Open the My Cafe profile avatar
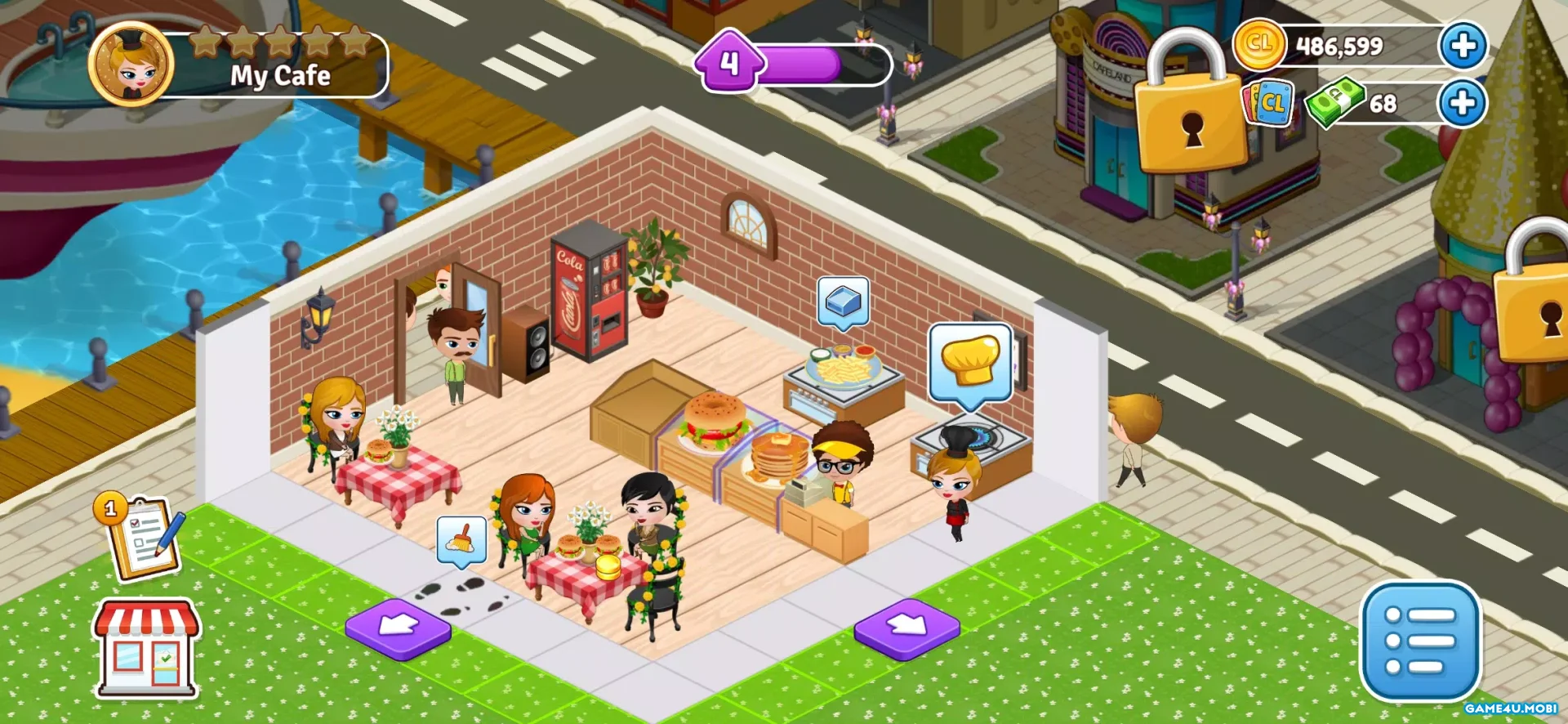This screenshot has width=1568, height=724. 131,64
